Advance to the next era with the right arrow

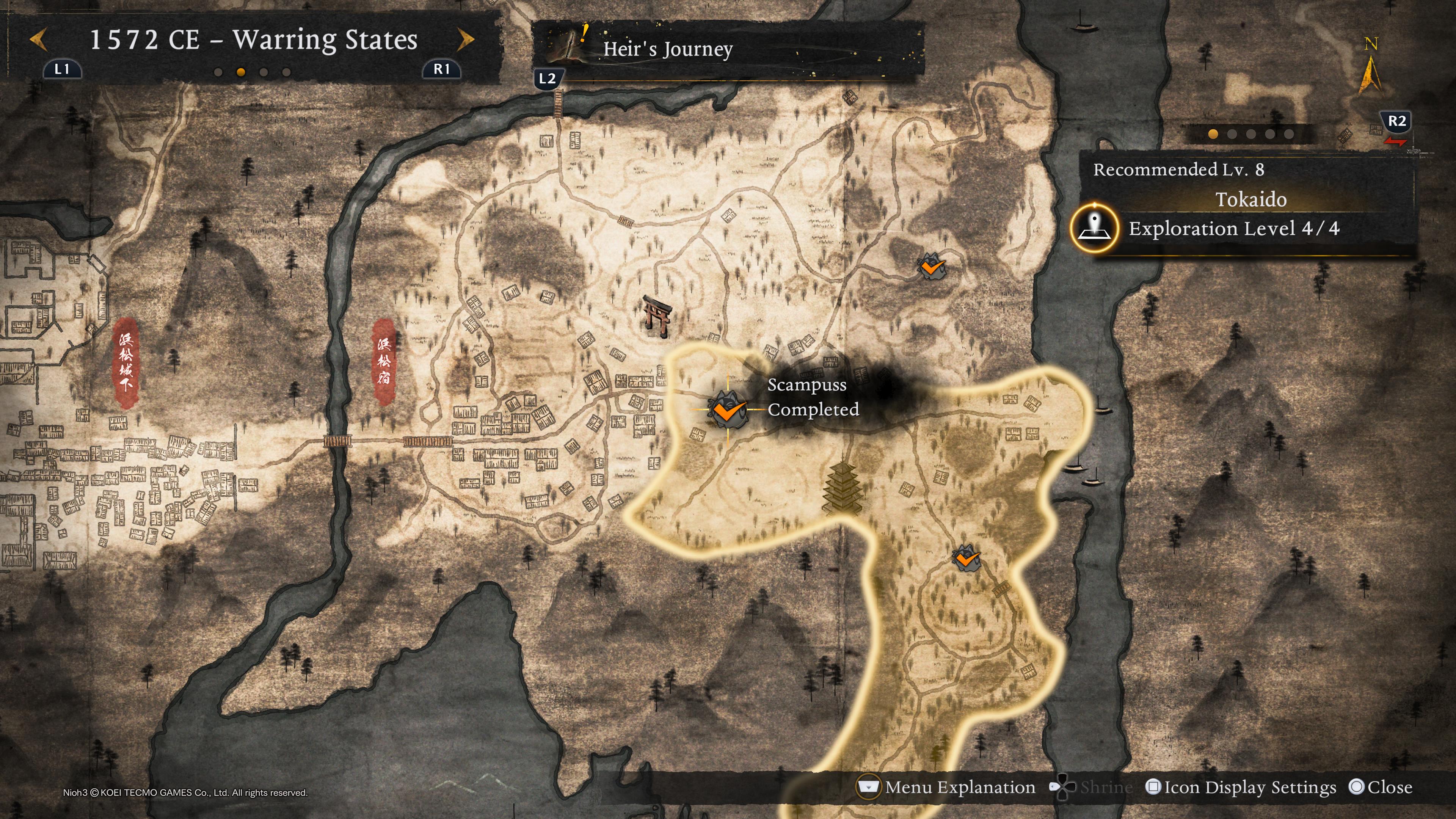tap(466, 40)
